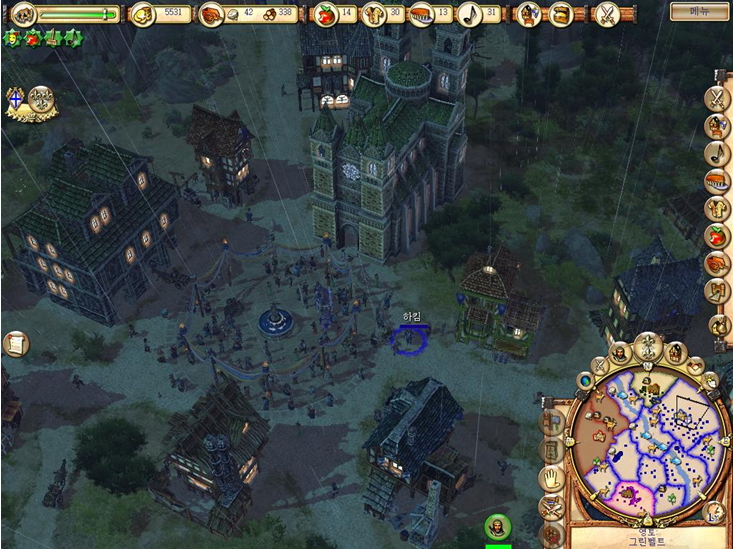Open the shirt clothing build category

tap(717, 209)
